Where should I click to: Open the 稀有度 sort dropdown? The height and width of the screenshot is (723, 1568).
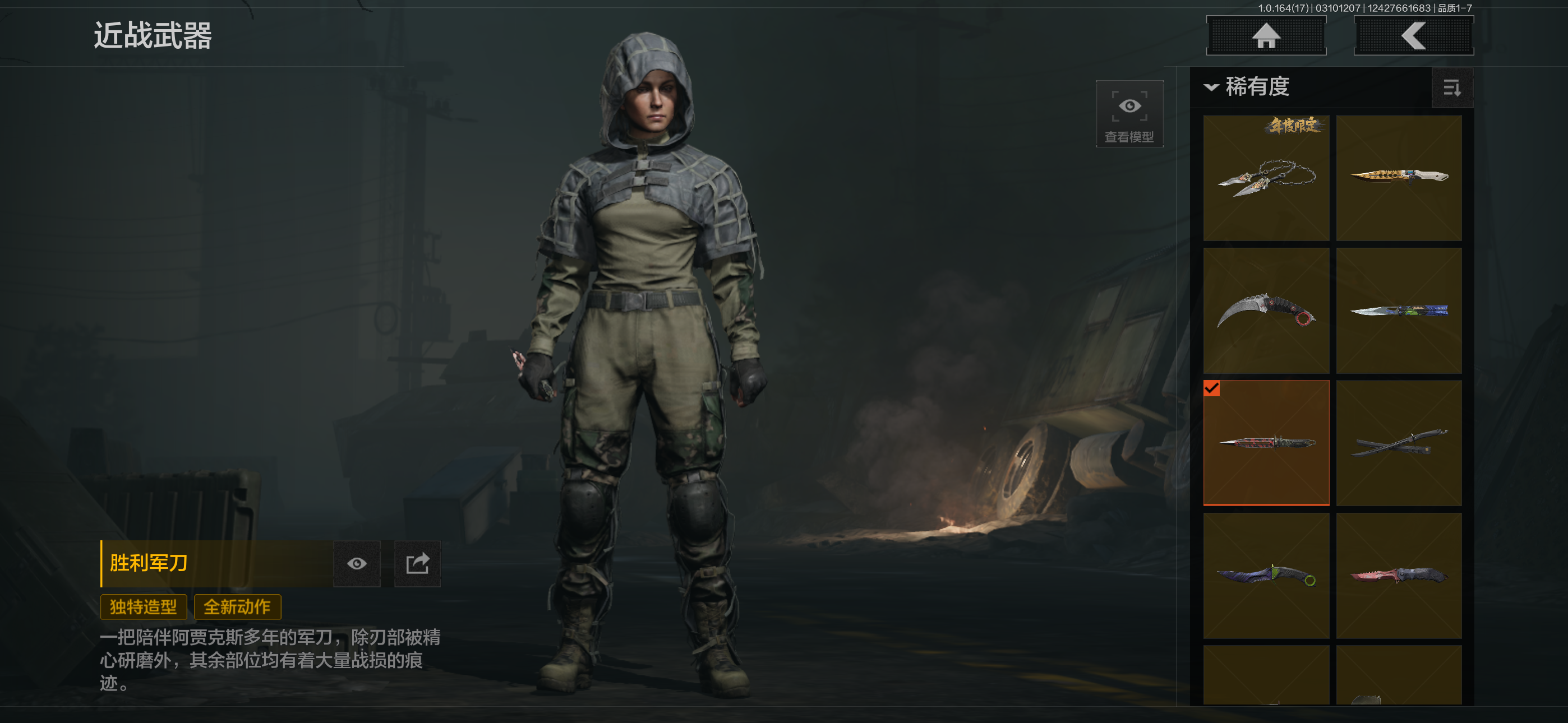[1248, 87]
